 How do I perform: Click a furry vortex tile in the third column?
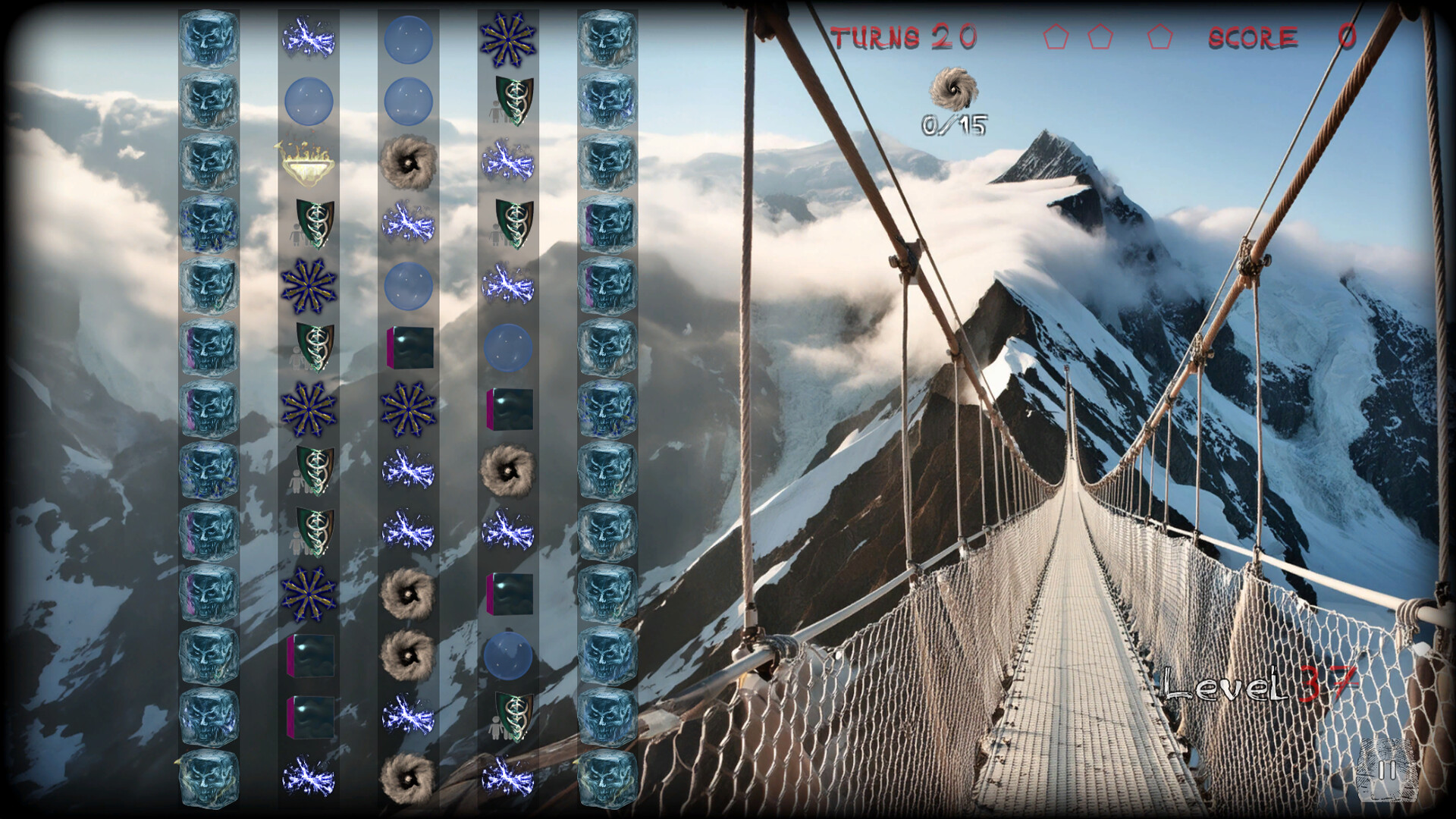[409, 163]
